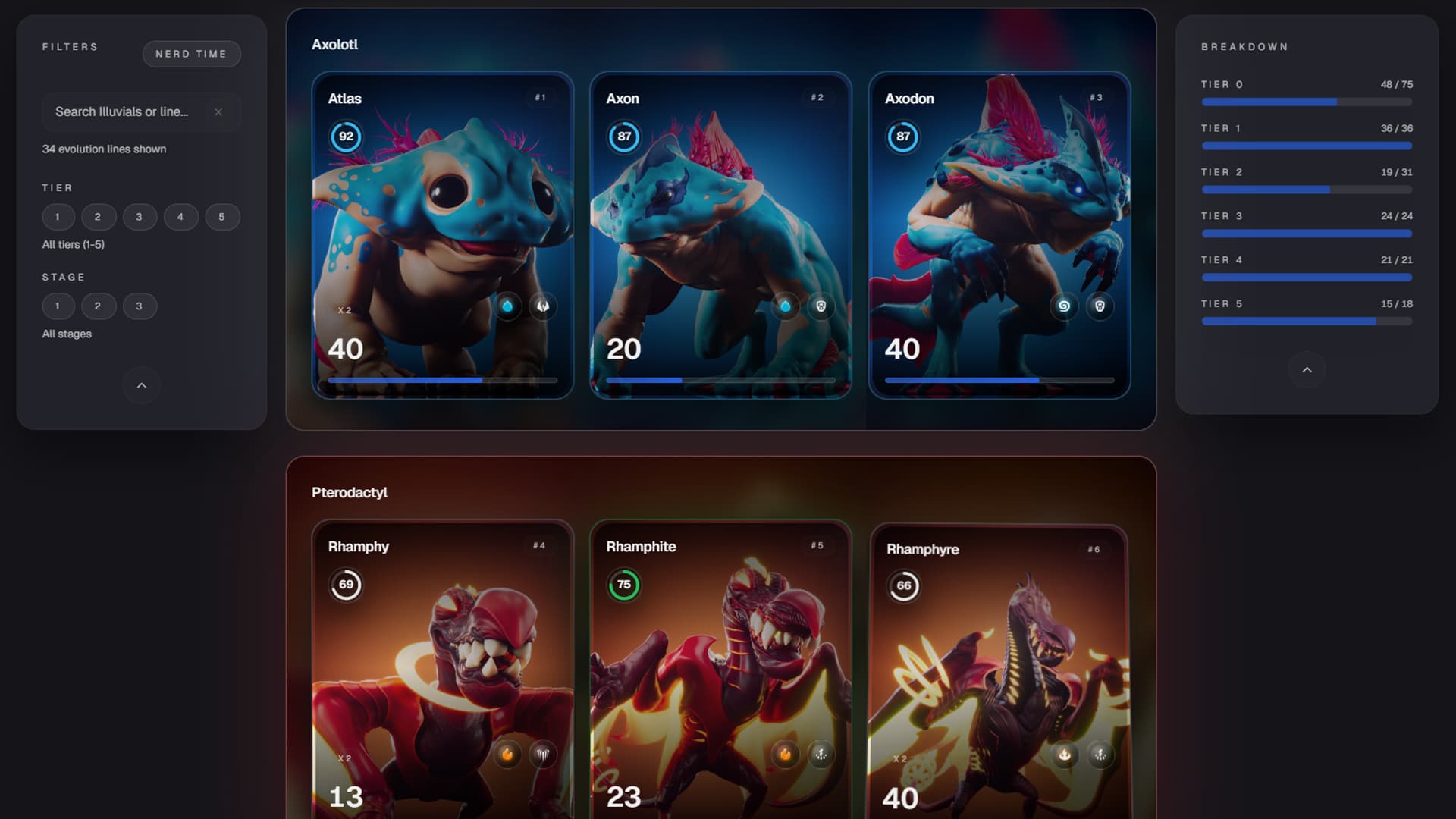Collapse the Filters panel
The image size is (1456, 819).
click(142, 385)
